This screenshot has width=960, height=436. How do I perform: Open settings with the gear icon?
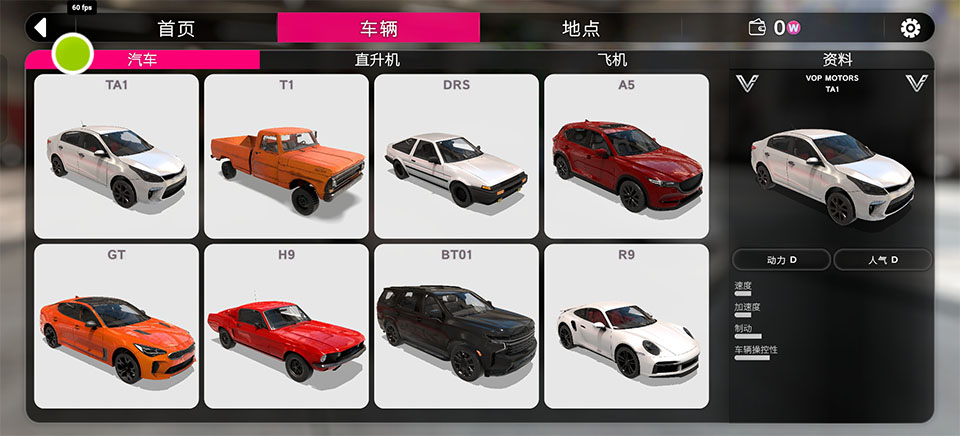tap(910, 28)
